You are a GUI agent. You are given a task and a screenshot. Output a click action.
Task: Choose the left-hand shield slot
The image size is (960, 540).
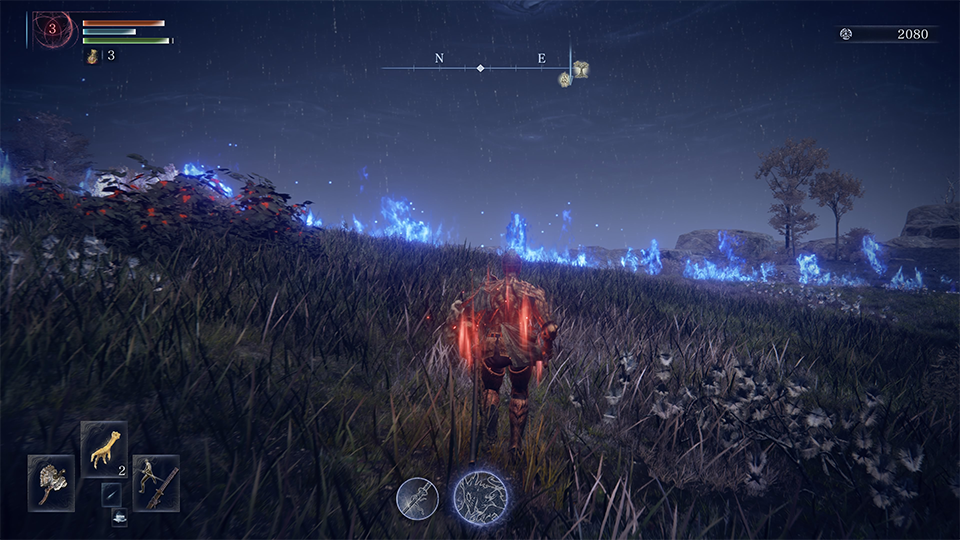[x=51, y=482]
